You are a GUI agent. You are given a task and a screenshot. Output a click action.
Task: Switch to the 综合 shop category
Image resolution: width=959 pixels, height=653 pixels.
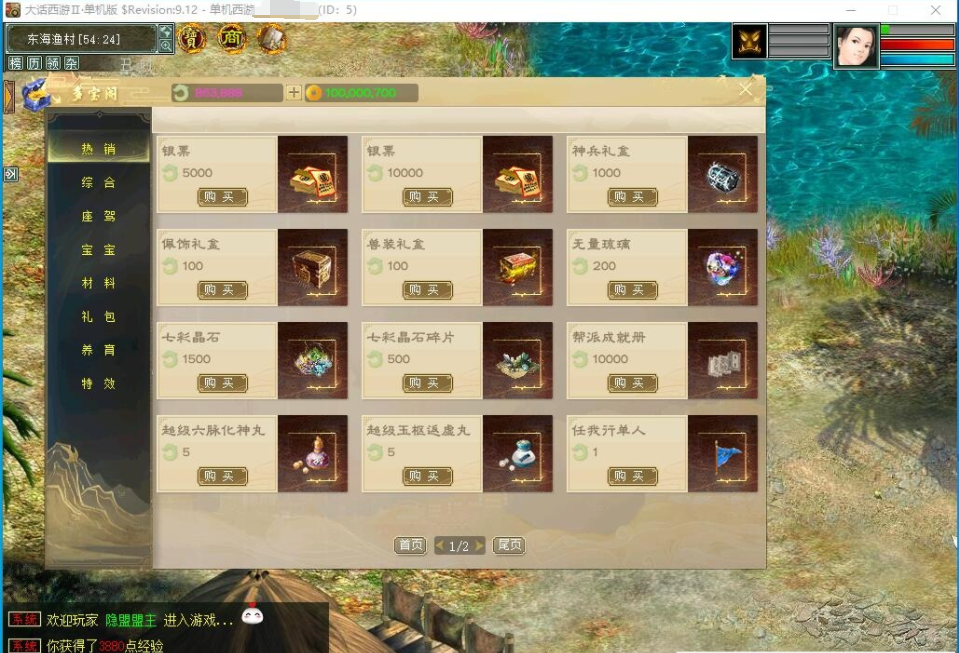[99, 183]
